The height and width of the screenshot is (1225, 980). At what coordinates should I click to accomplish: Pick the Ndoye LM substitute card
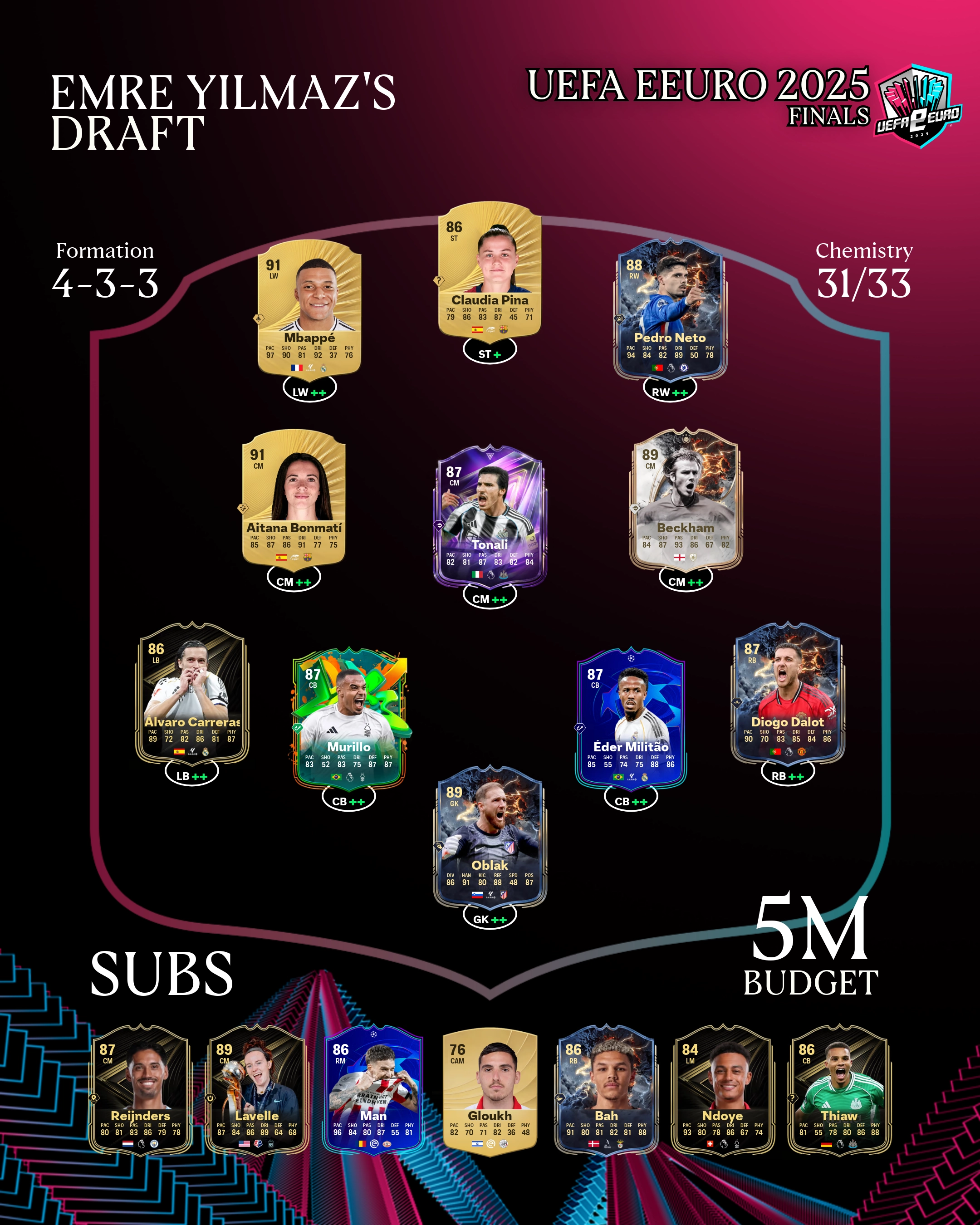(723, 1090)
